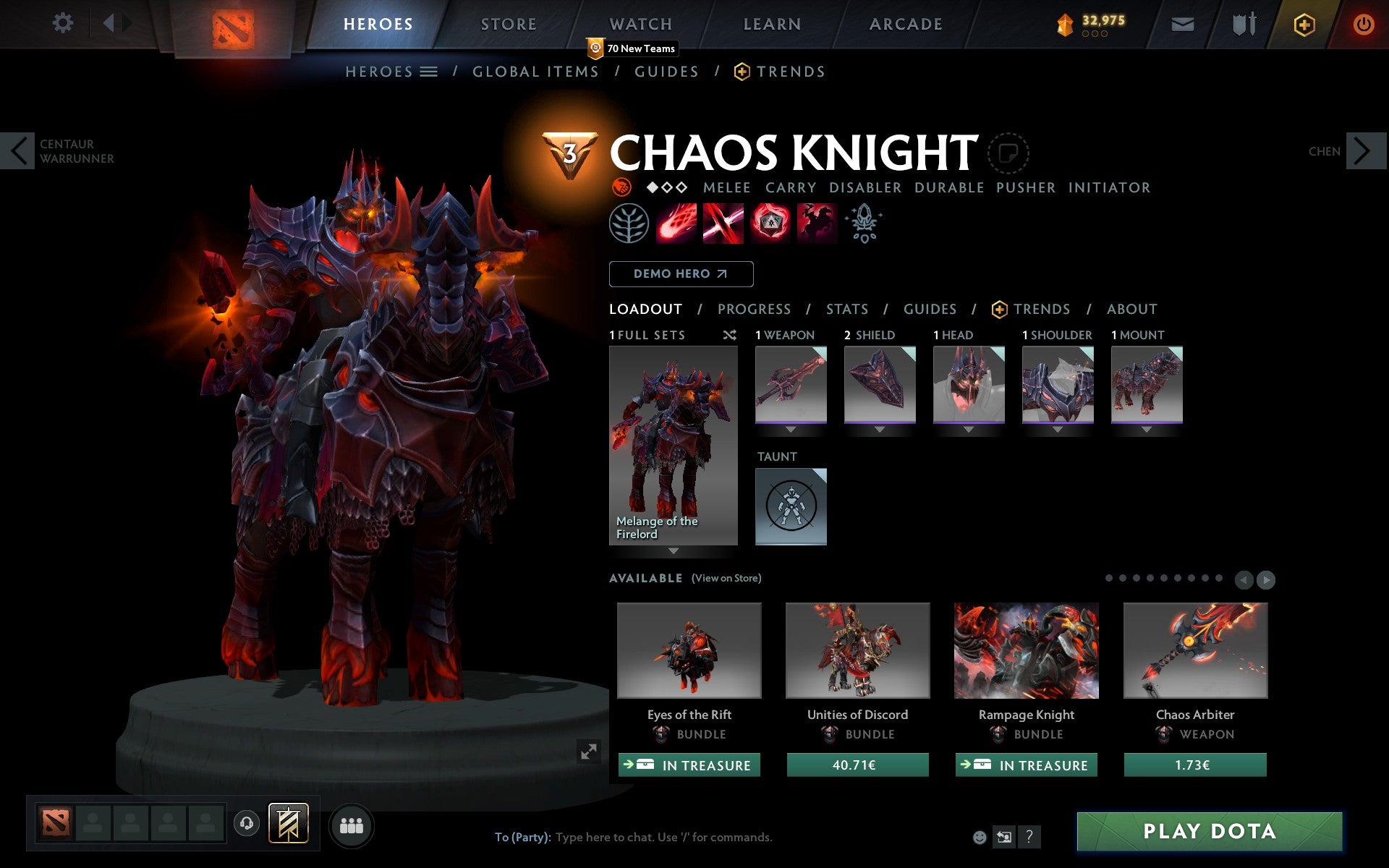Toggle the shuffle icon beside Full Sets
The height and width of the screenshot is (868, 1389).
(x=729, y=335)
